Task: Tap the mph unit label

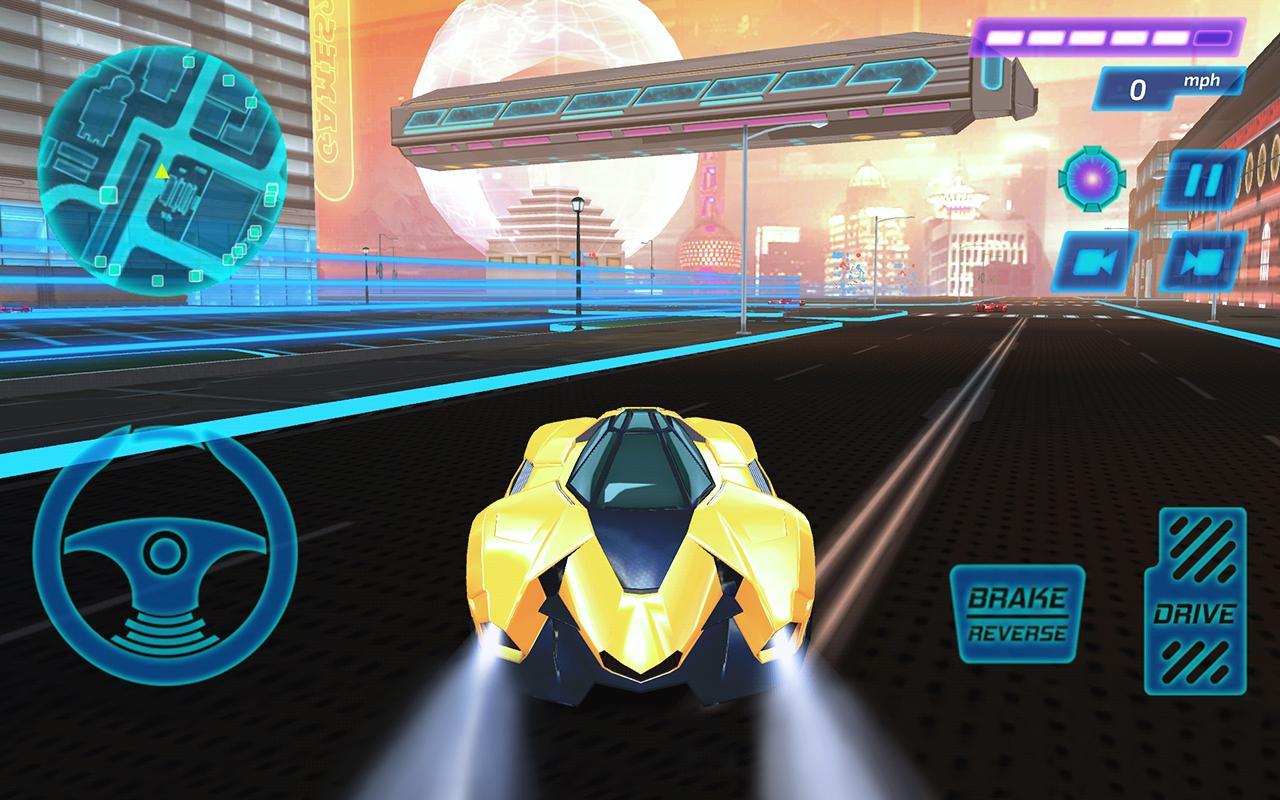Action: 1203,80
